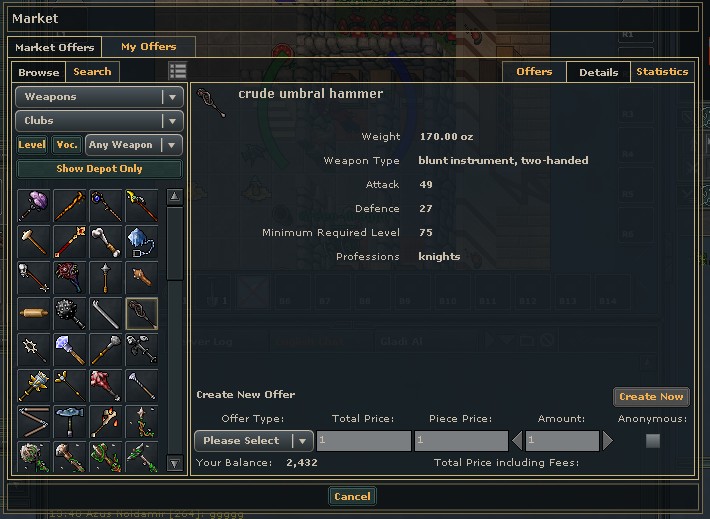Image resolution: width=710 pixels, height=519 pixels.
Task: Toggle the Level filter button
Action: pyautogui.click(x=33, y=145)
